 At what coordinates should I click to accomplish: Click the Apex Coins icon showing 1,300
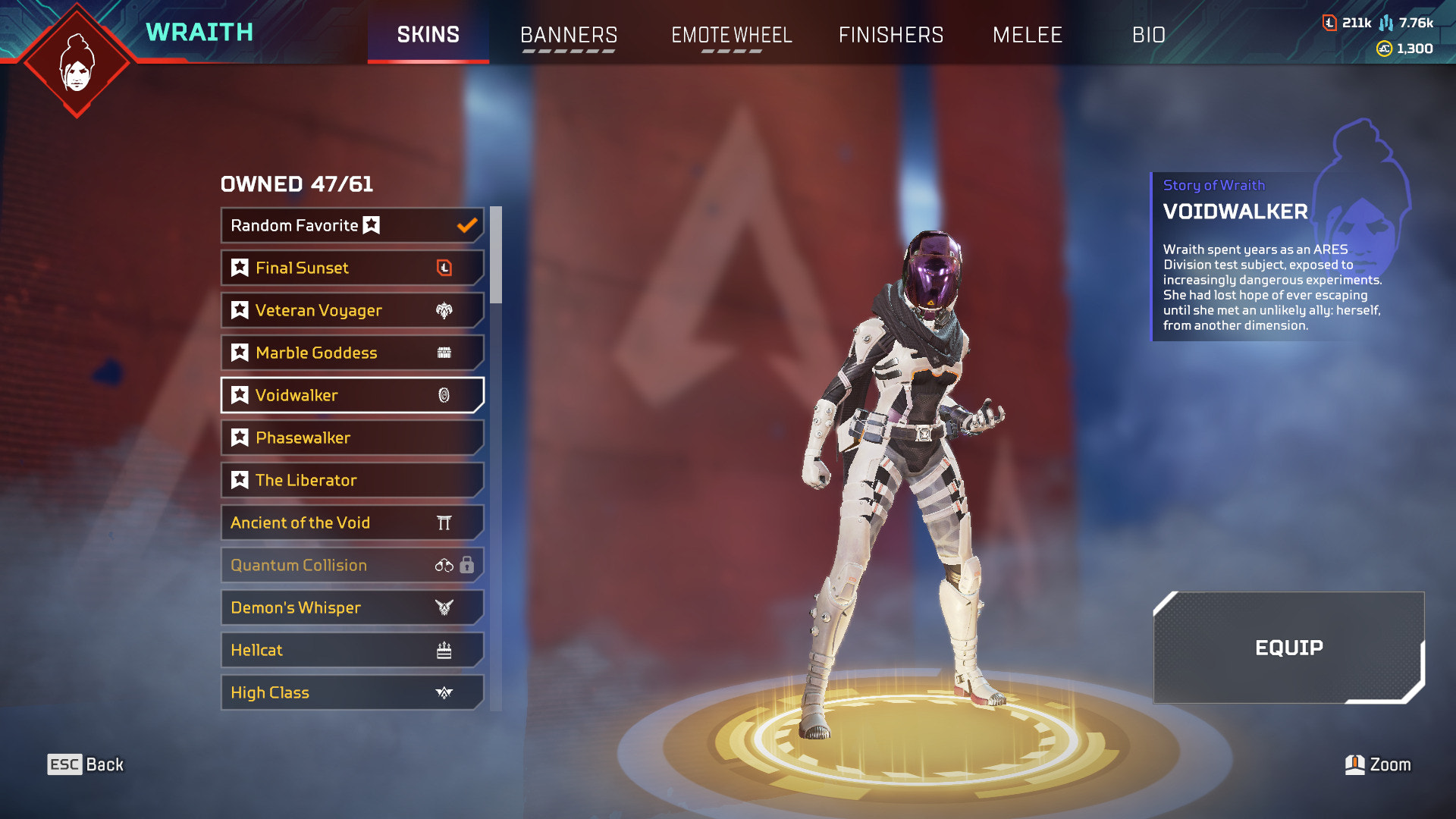(x=1384, y=49)
